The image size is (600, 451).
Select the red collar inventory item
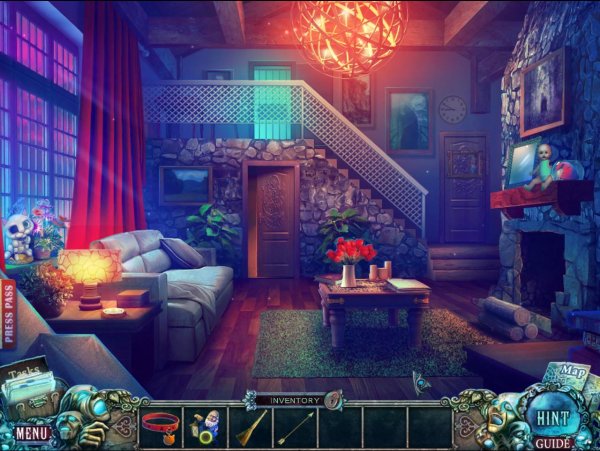(x=160, y=428)
